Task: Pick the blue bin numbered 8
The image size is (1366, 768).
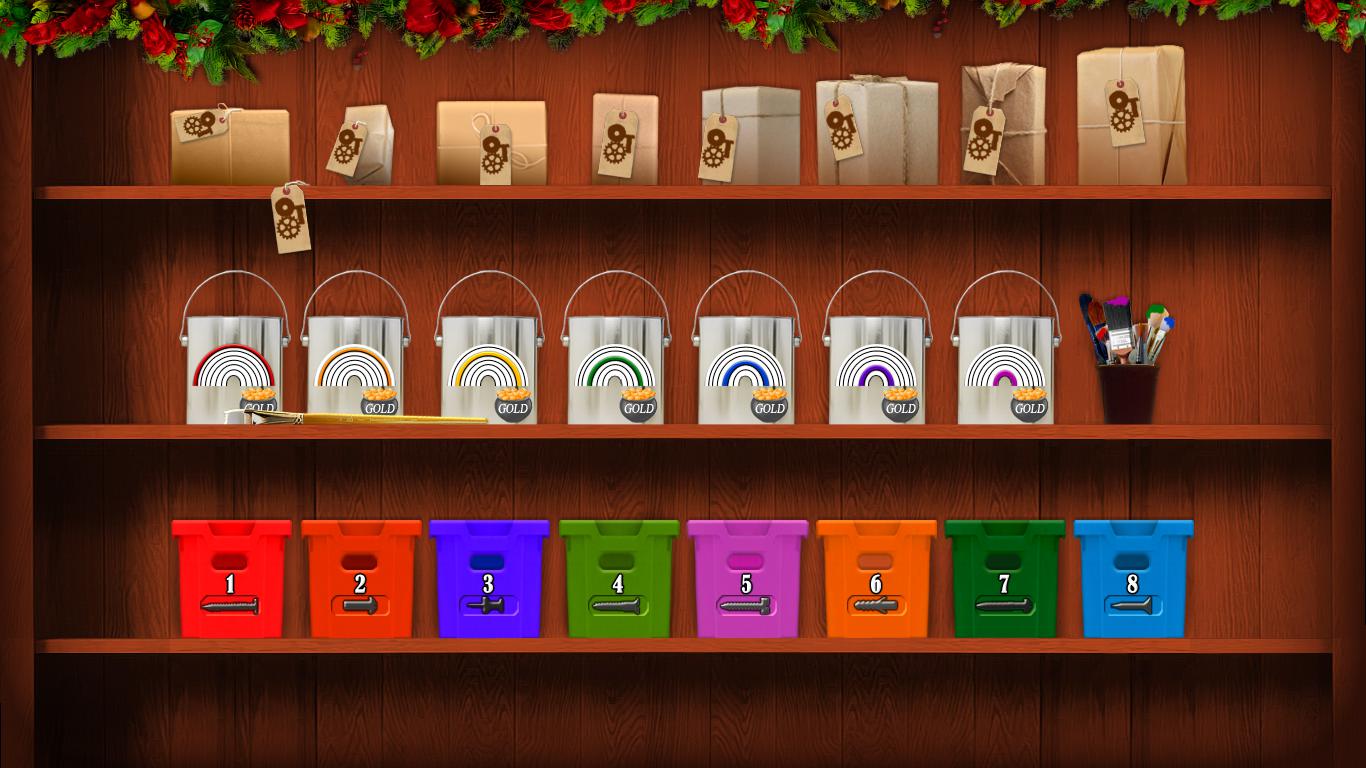Action: (x=1133, y=579)
